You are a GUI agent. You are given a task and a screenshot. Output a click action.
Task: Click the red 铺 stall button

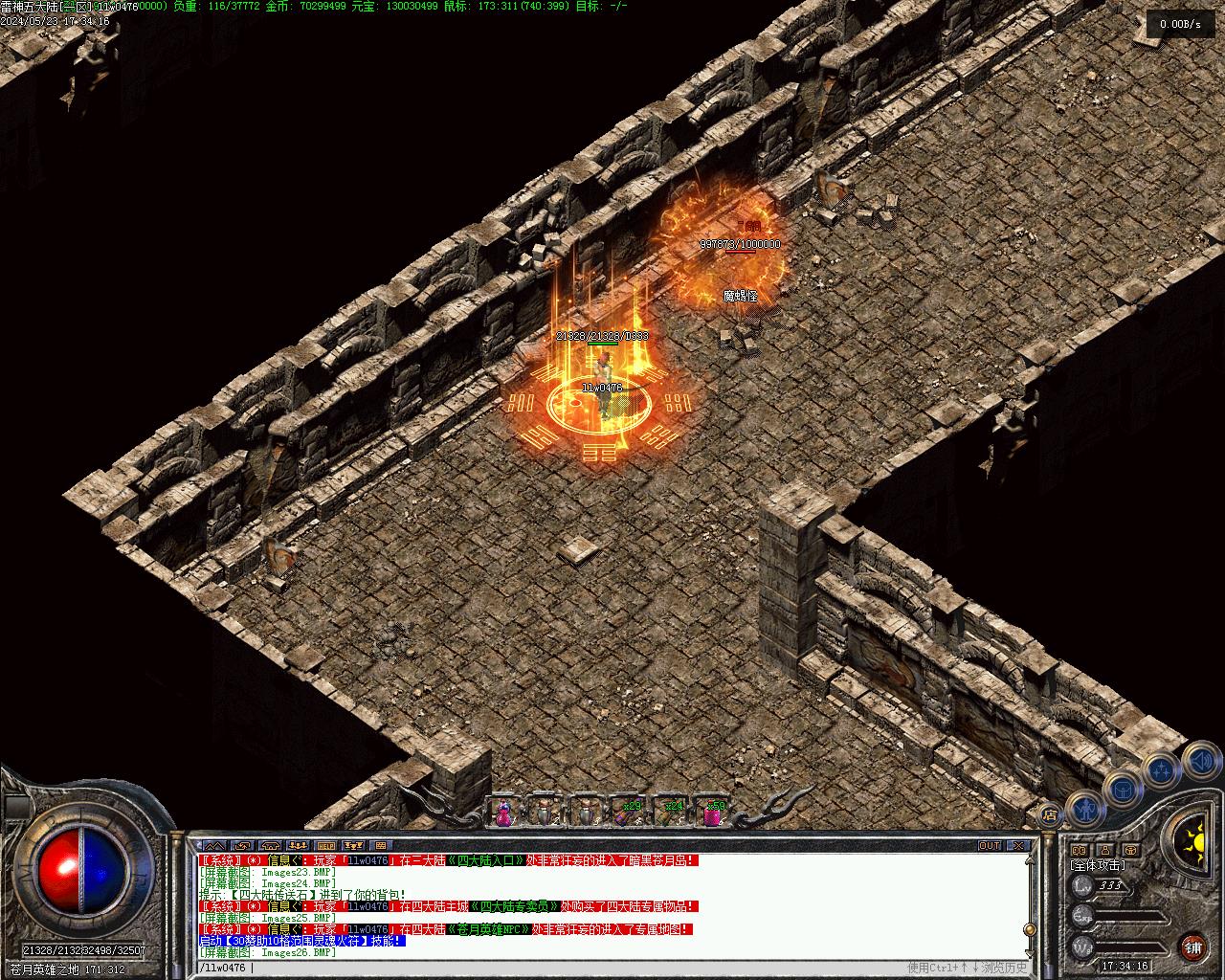click(x=1193, y=947)
